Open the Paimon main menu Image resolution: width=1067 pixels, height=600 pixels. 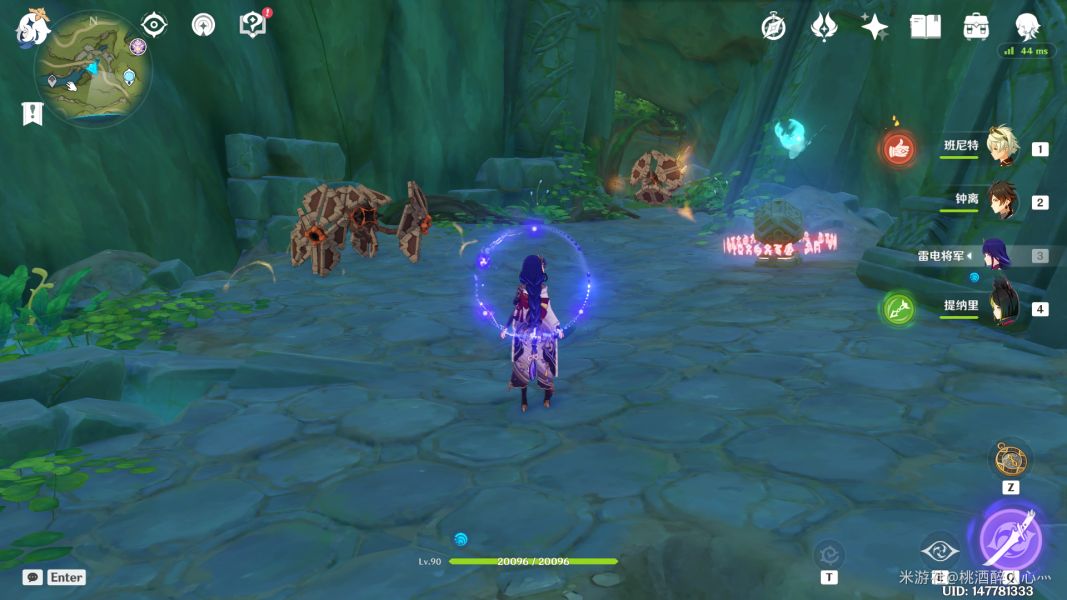pos(33,27)
